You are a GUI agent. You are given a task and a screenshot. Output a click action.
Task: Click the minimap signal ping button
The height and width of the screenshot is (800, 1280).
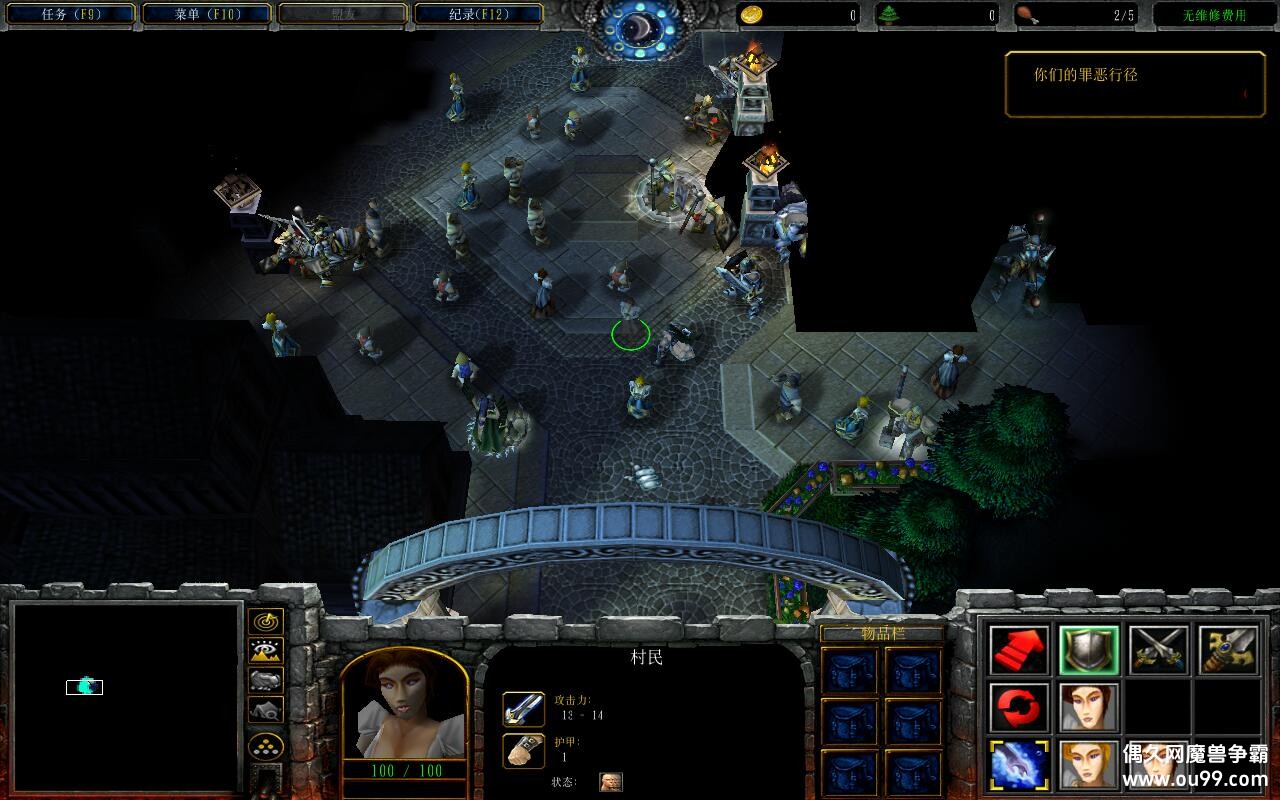[265, 622]
